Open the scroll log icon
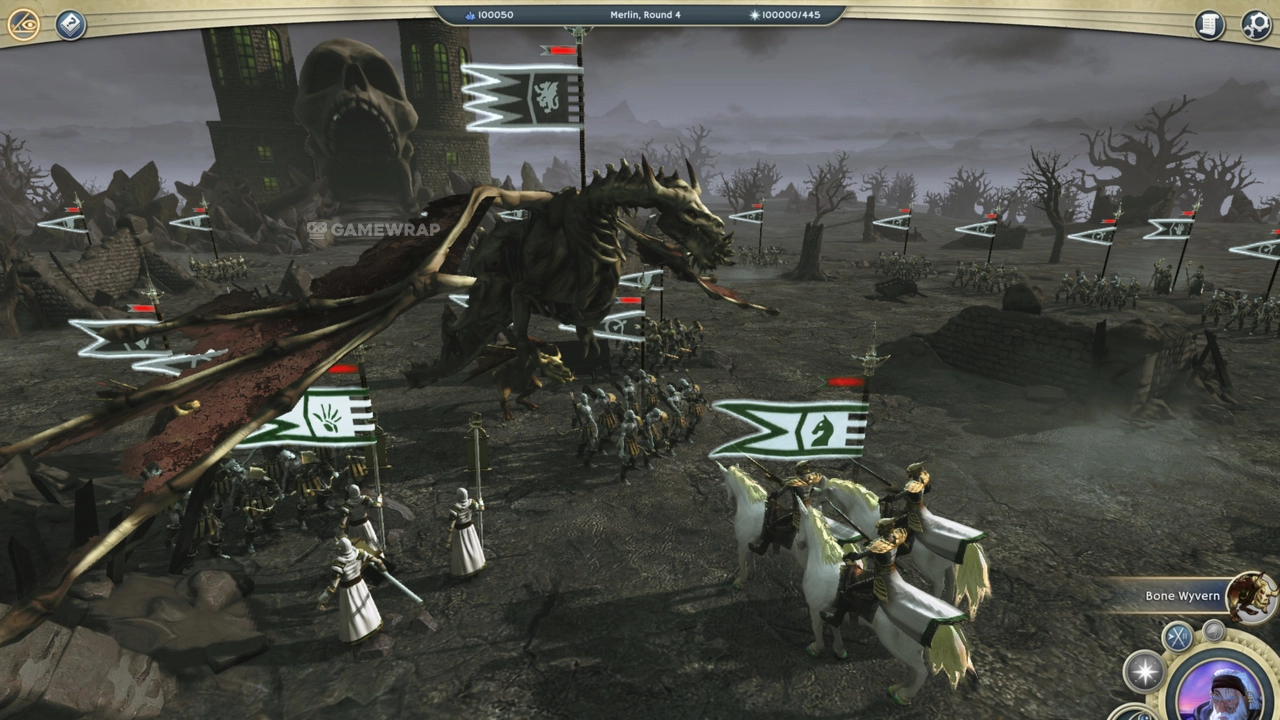The height and width of the screenshot is (720, 1280). click(1210, 24)
